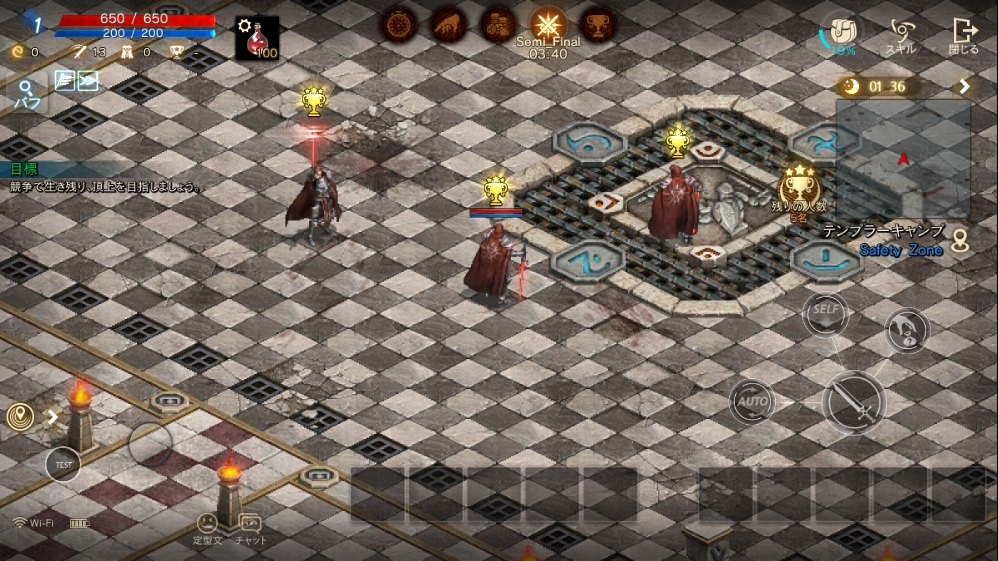The height and width of the screenshot is (561, 998).
Task: Use the red health potion slot
Action: point(257,38)
